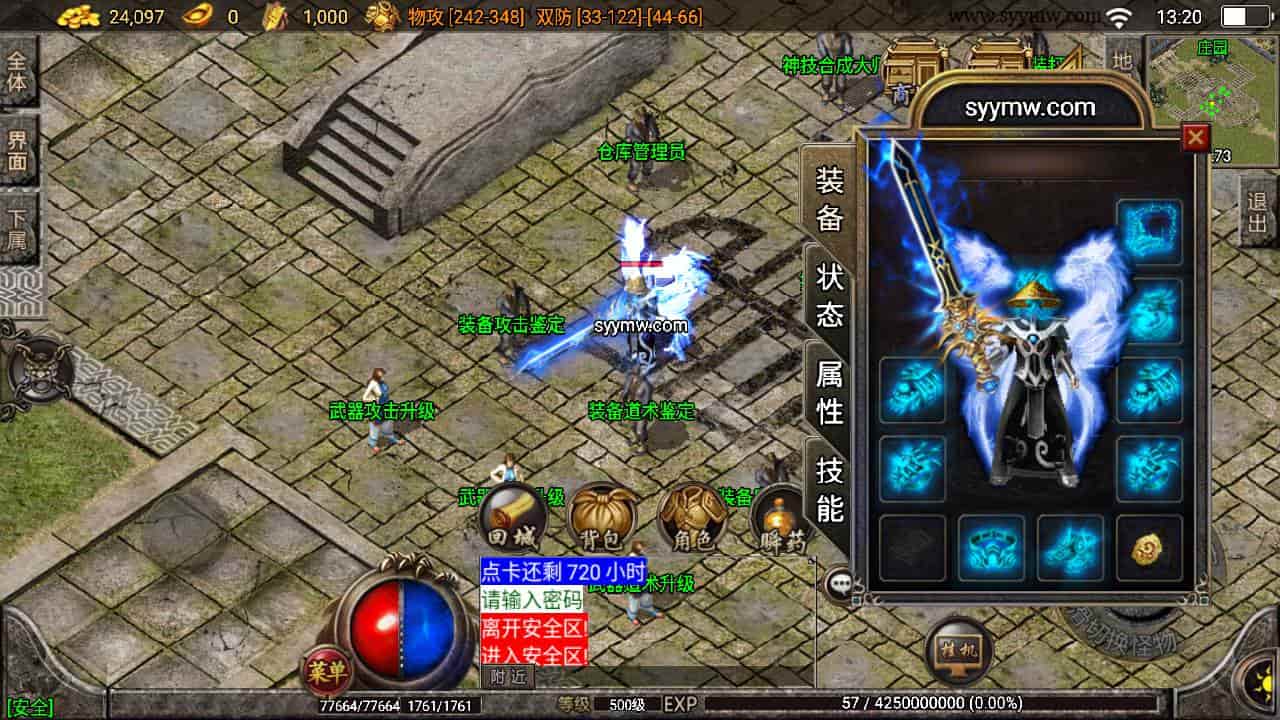Show the 装备 equipment tab
The image size is (1280, 720).
click(829, 200)
